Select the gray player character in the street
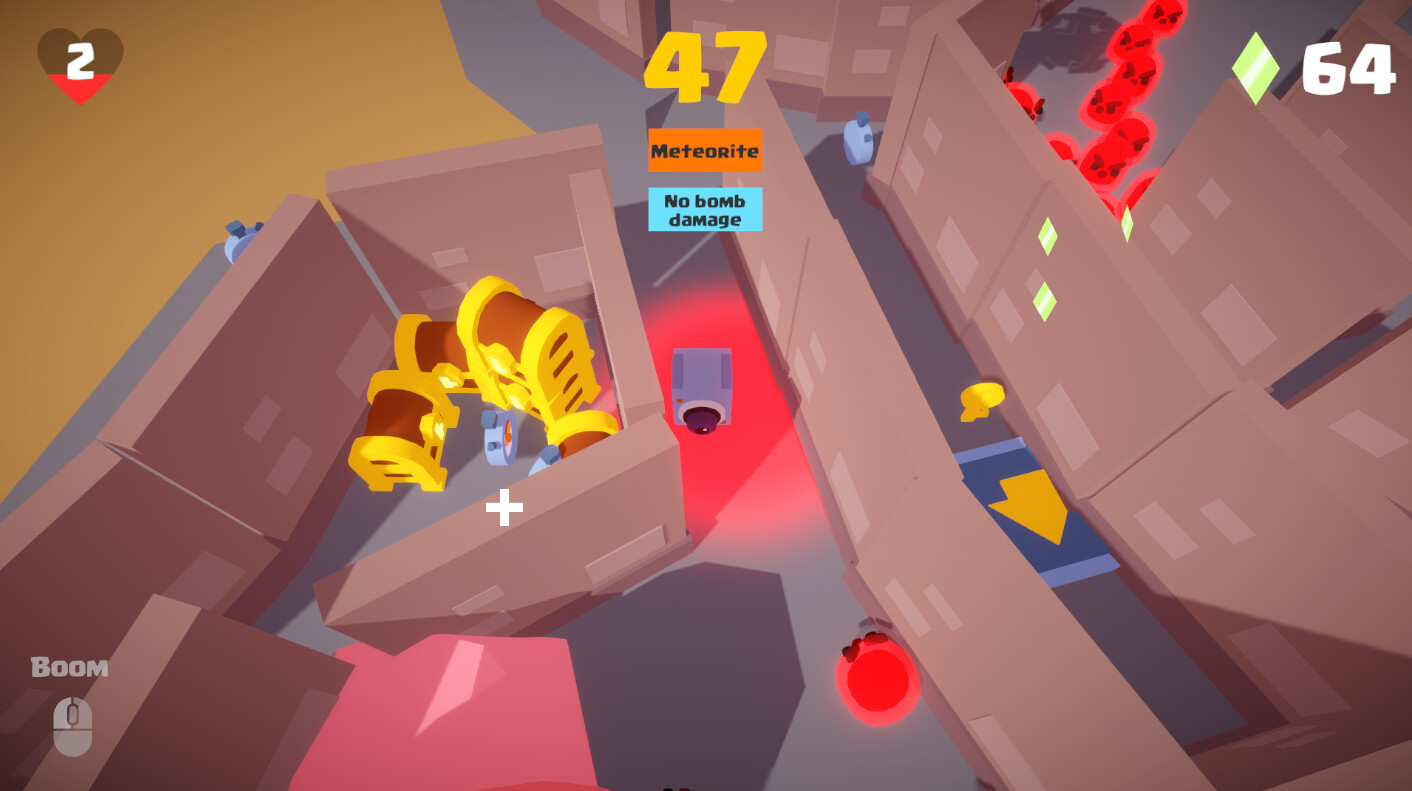 (x=703, y=390)
